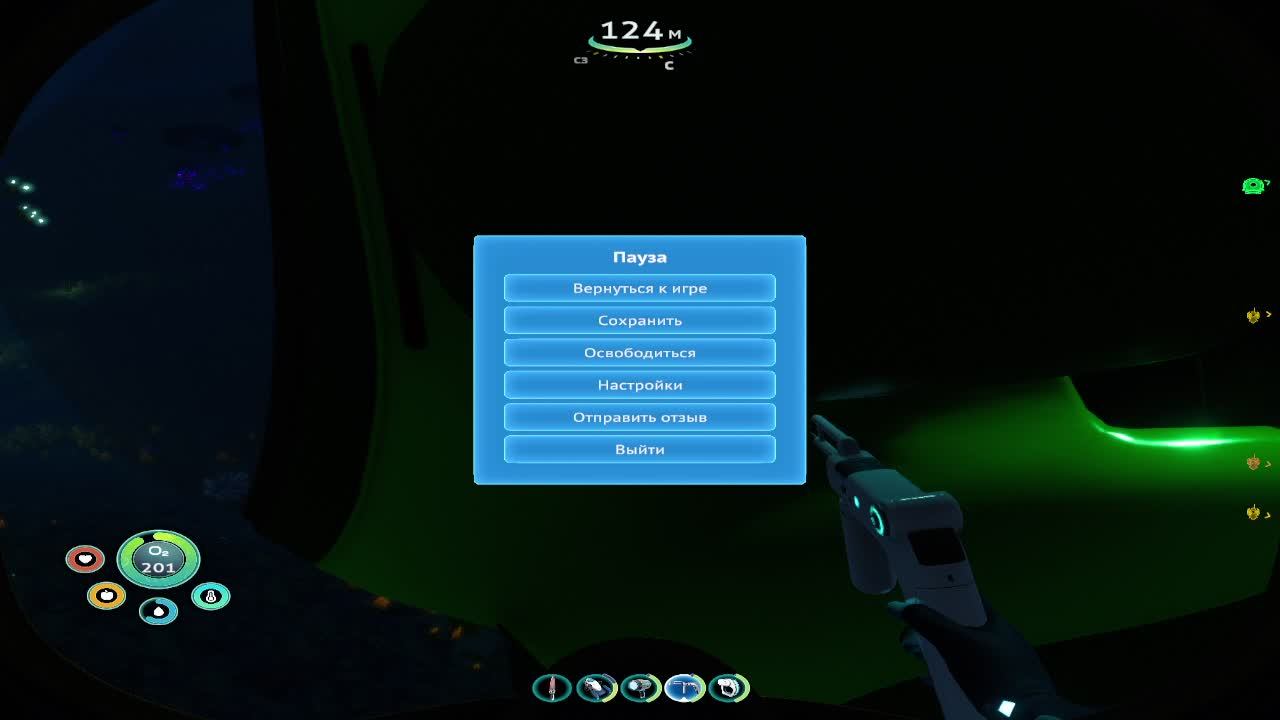Click the circular O2 gauge showing 201
Screen dimensions: 1280x720
click(158, 559)
